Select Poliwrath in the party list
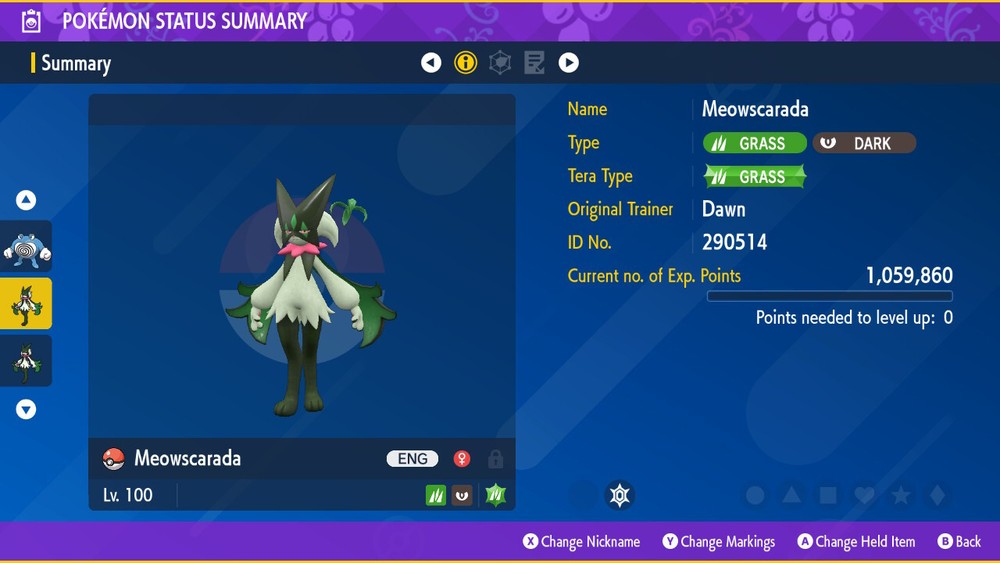Viewport: 1000px width, 563px height. pyautogui.click(x=26, y=247)
